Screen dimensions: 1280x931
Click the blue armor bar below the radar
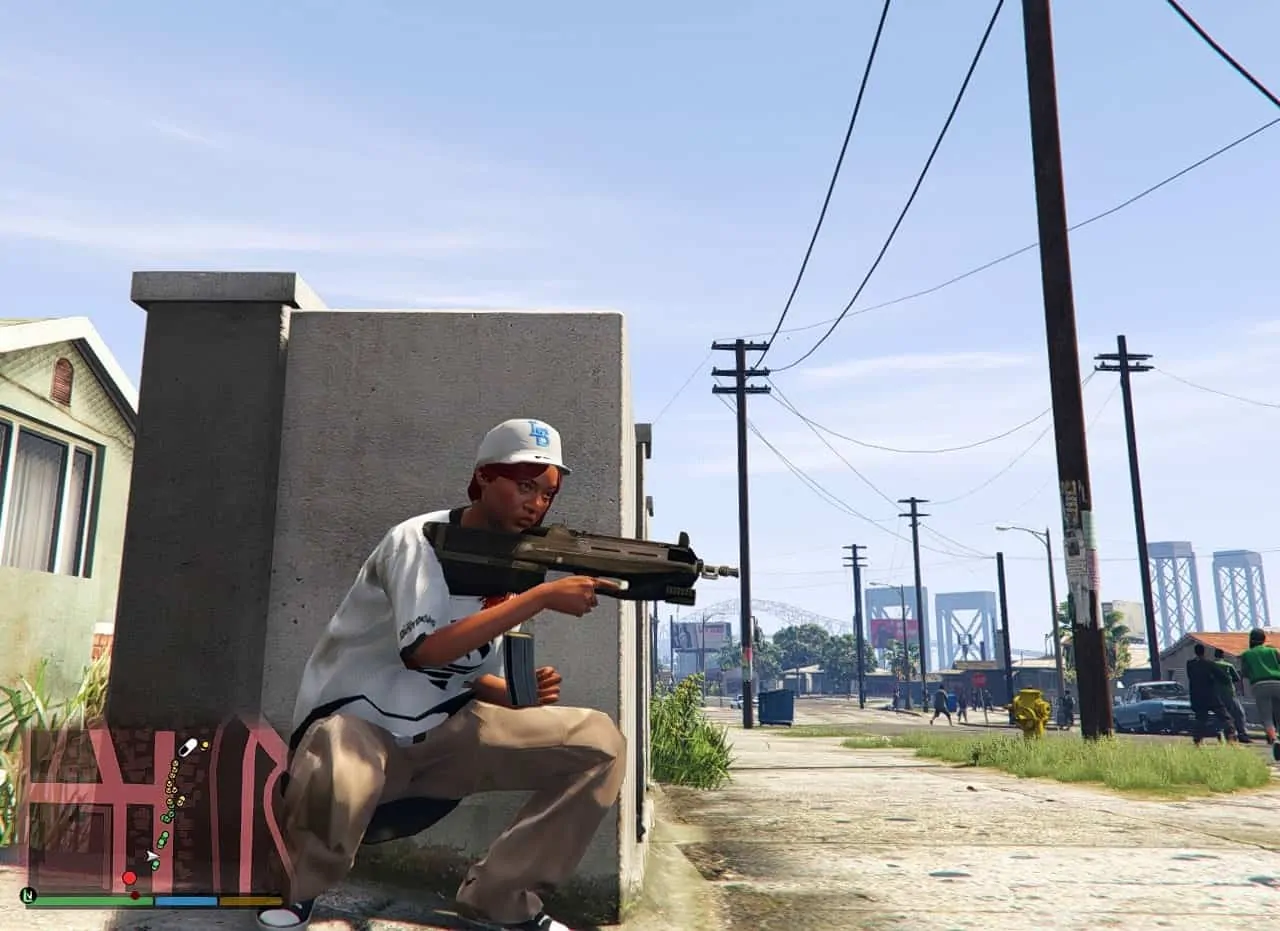[187, 903]
